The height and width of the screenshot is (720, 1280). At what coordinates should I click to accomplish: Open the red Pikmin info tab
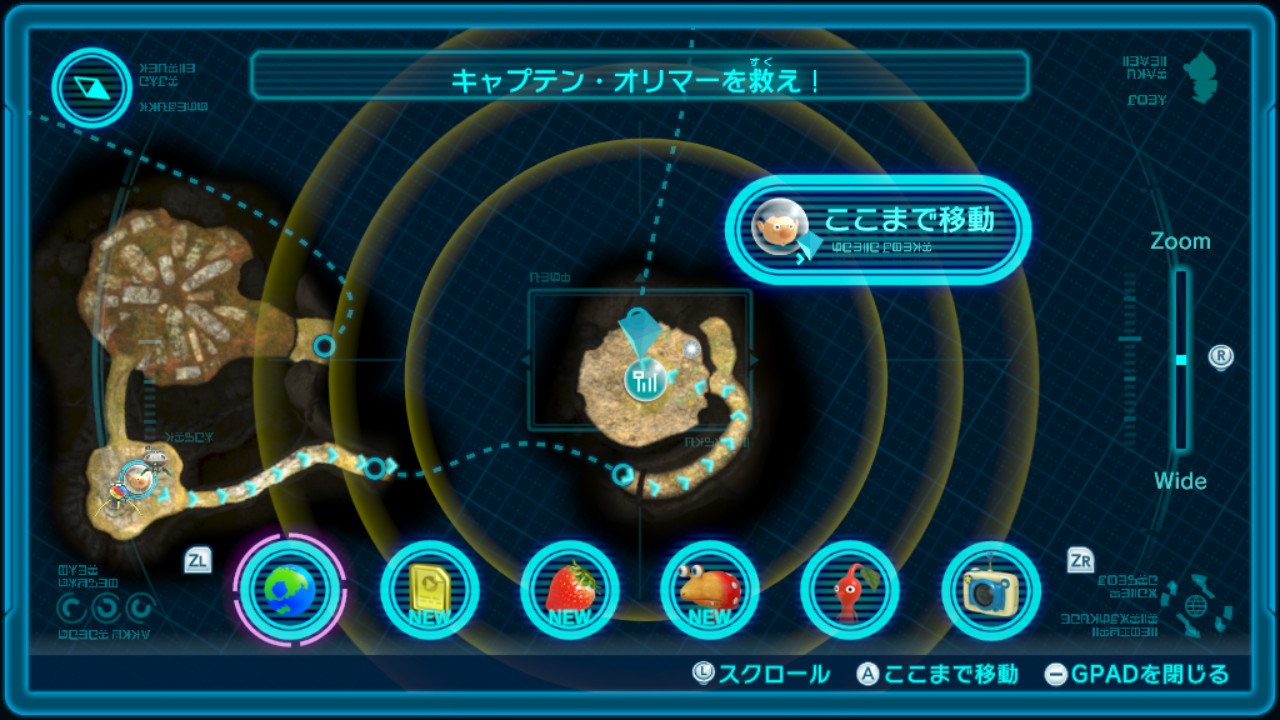pos(850,590)
